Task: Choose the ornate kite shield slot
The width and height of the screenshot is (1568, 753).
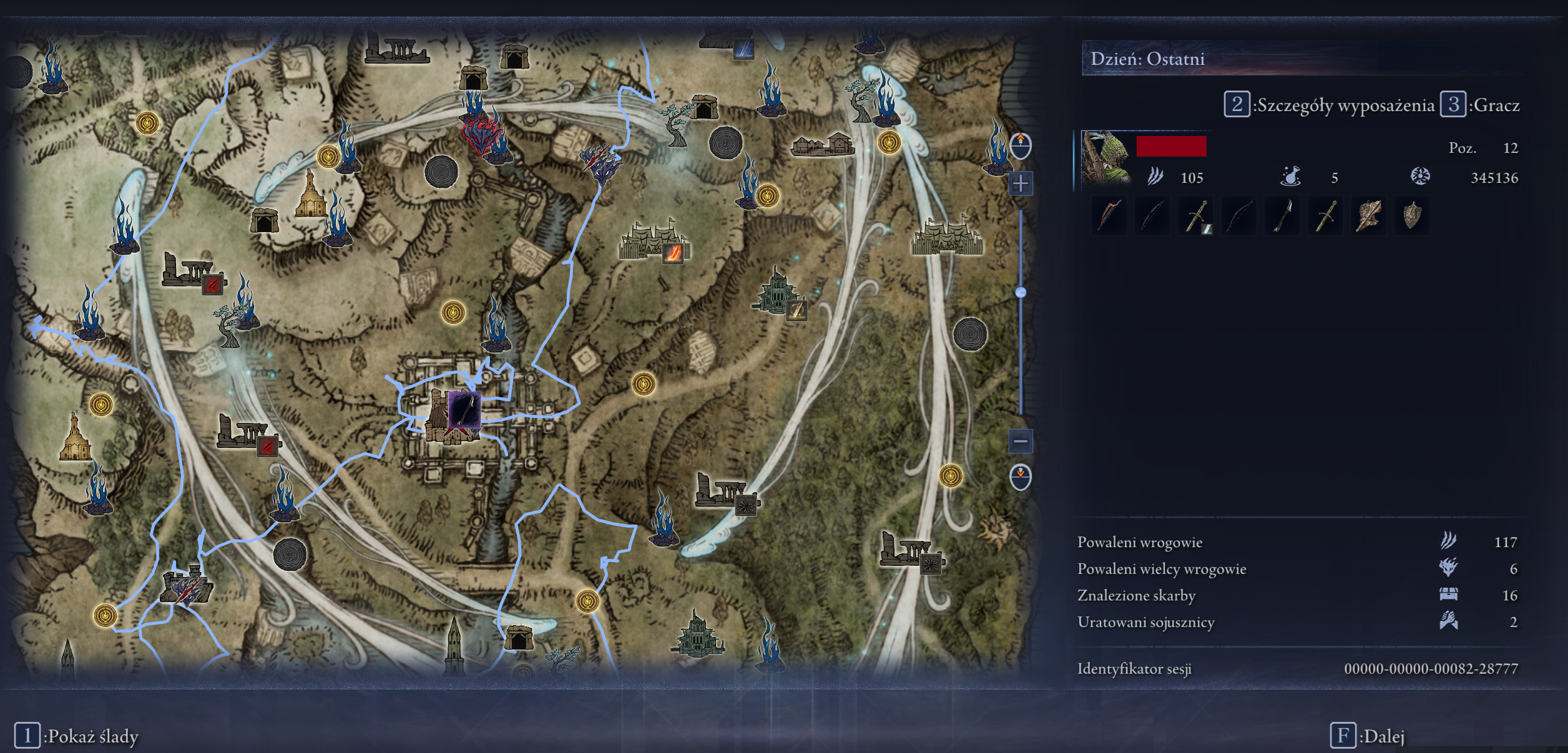Action: [1412, 216]
